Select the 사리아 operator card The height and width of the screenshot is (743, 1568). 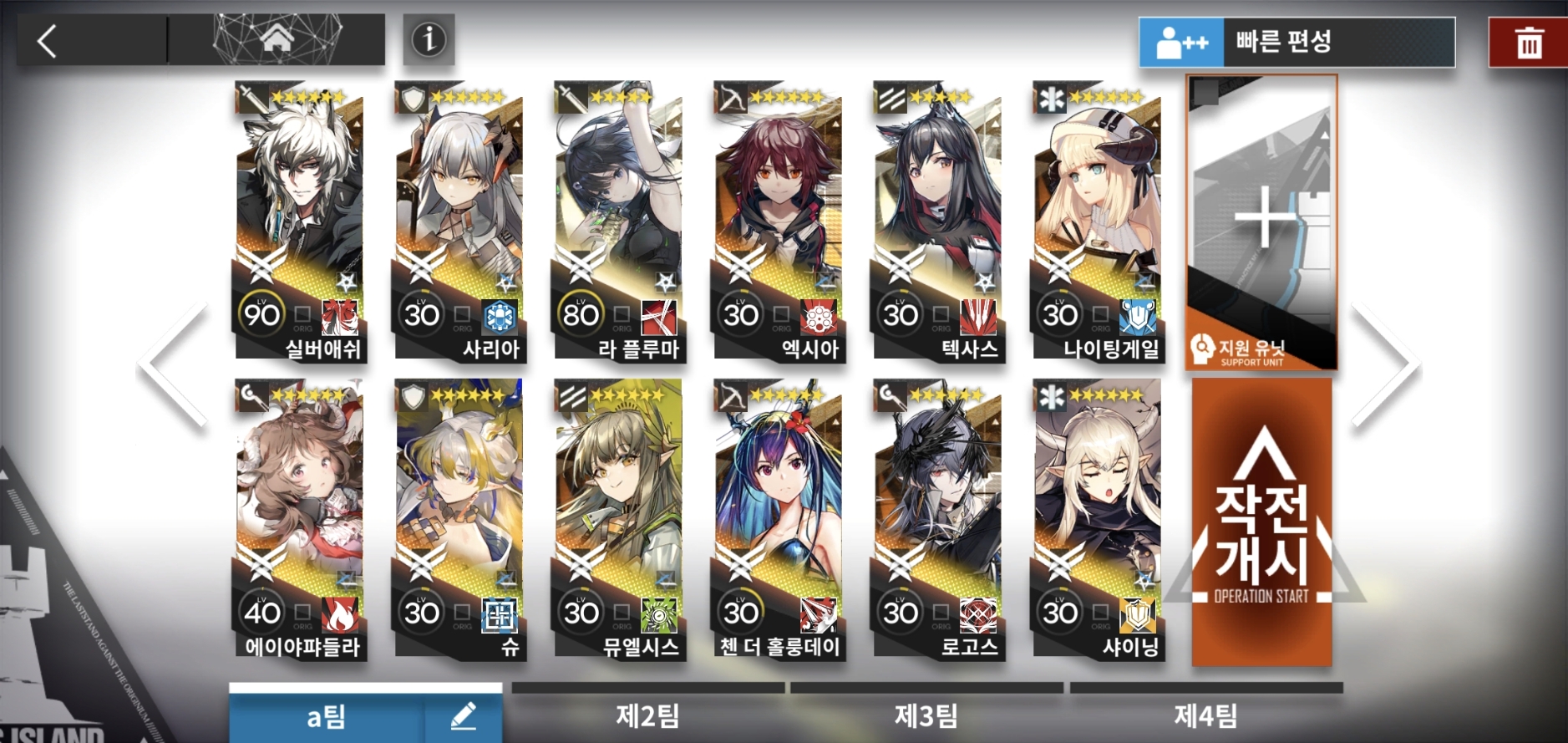tap(459, 221)
